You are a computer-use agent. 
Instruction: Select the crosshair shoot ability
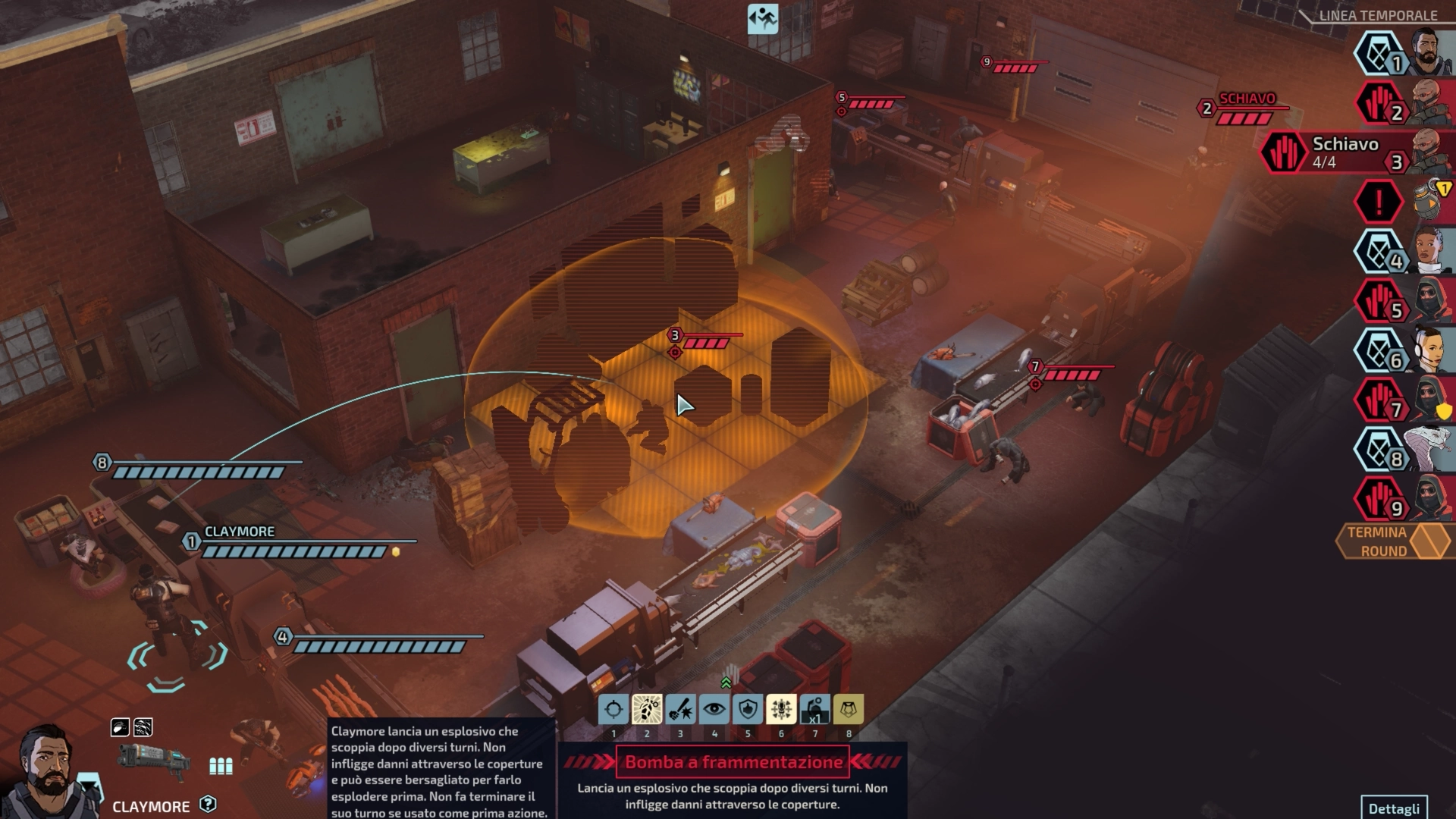(x=613, y=710)
